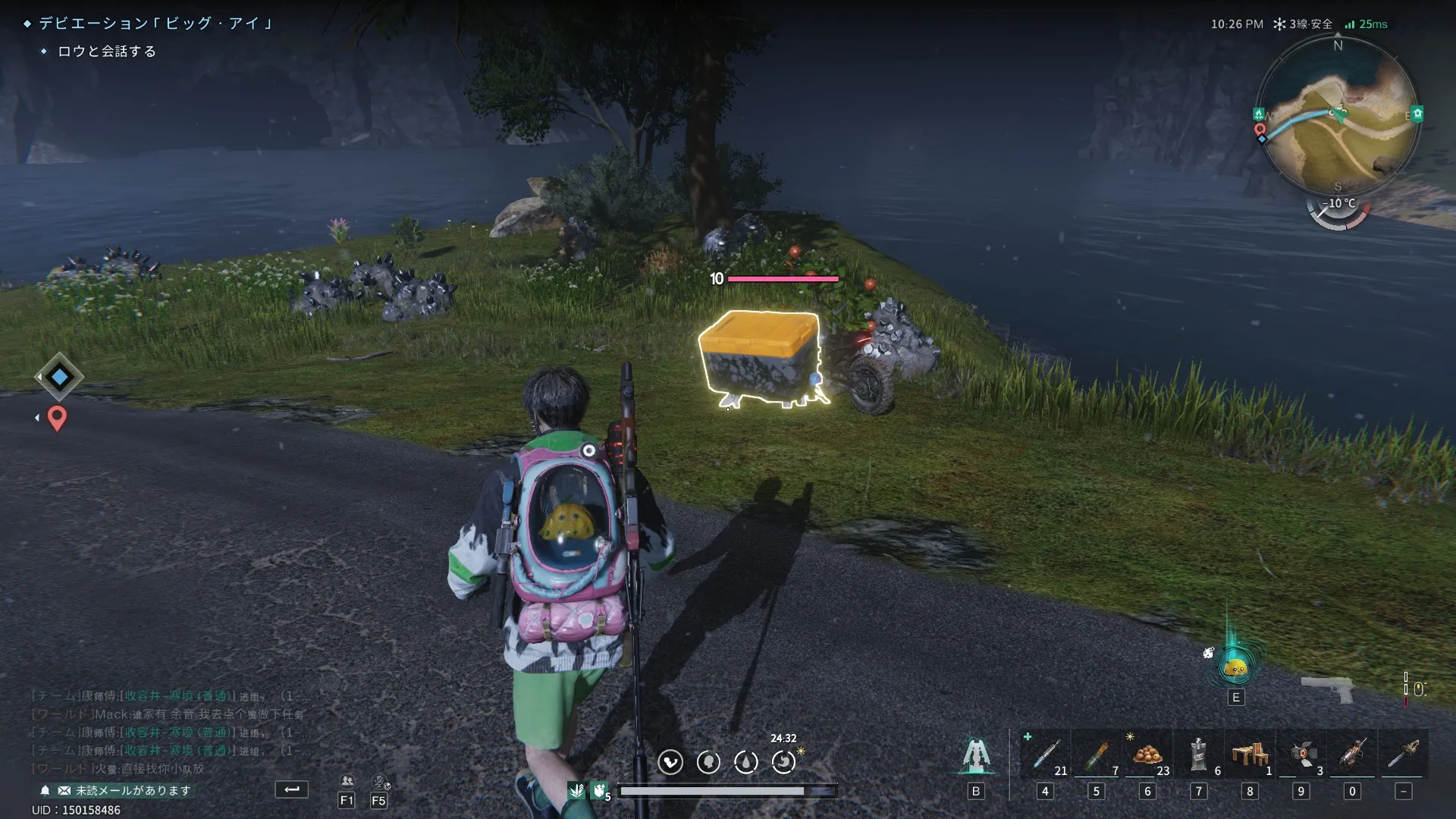
Task: Select the grey pouch hotbar slot
Action: click(x=1198, y=755)
